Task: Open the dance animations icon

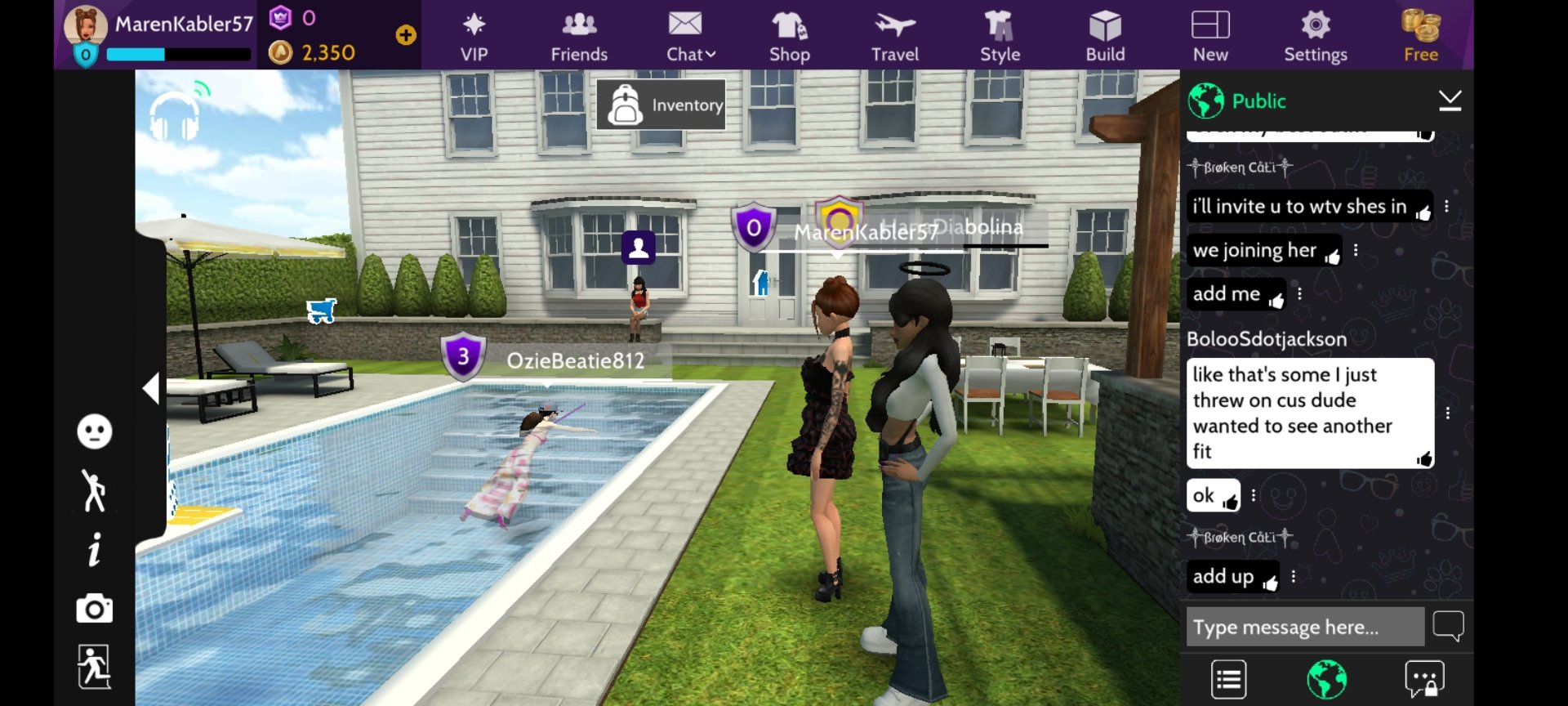Action: (95, 491)
